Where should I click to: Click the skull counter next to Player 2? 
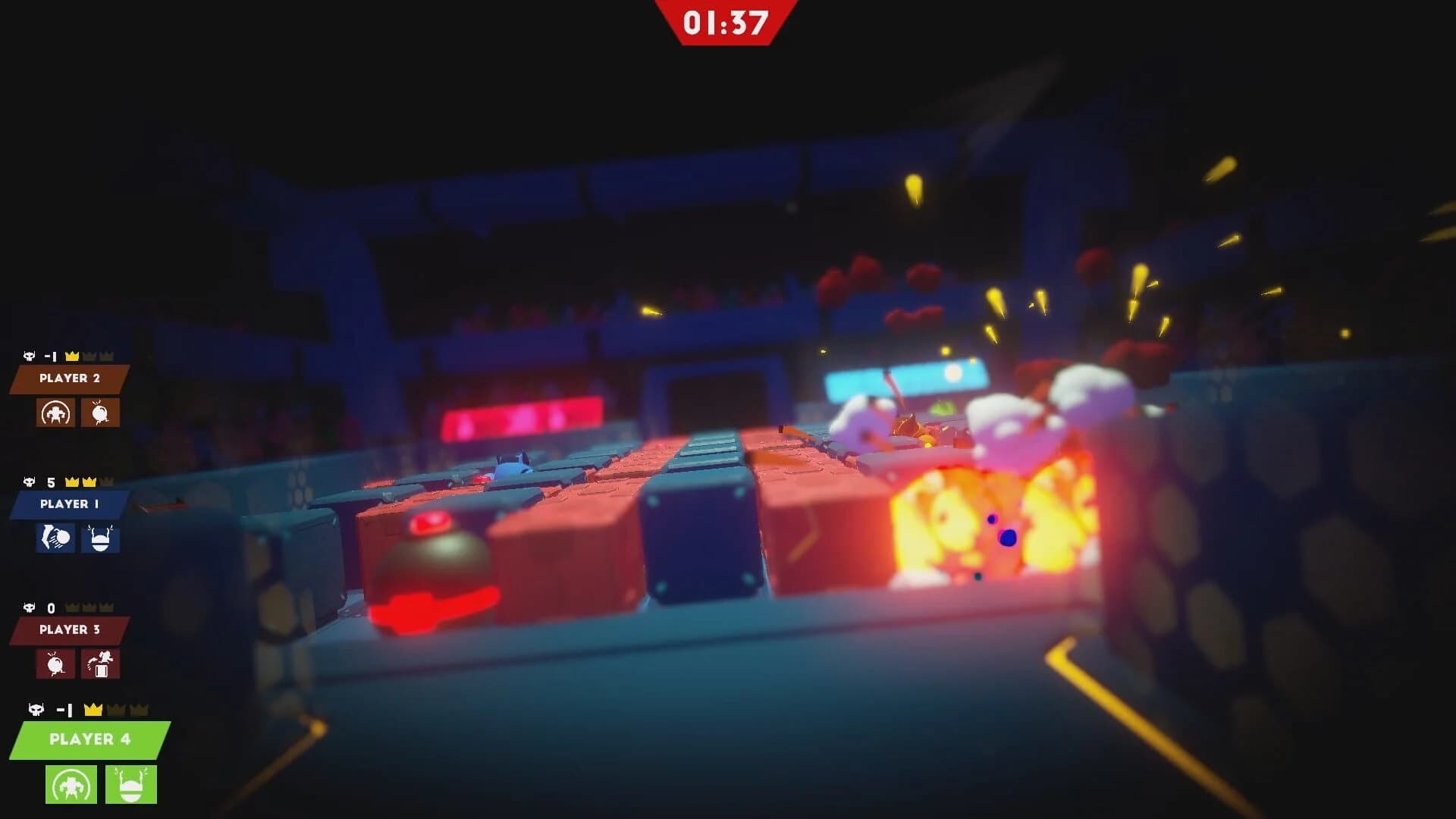click(29, 353)
